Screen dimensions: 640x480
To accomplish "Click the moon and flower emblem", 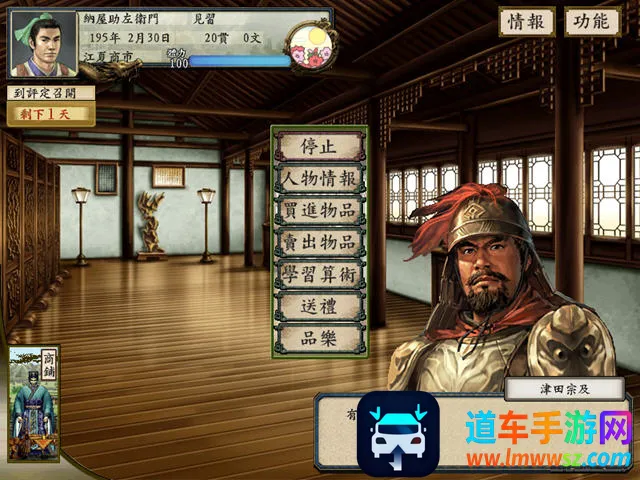I will 310,42.
